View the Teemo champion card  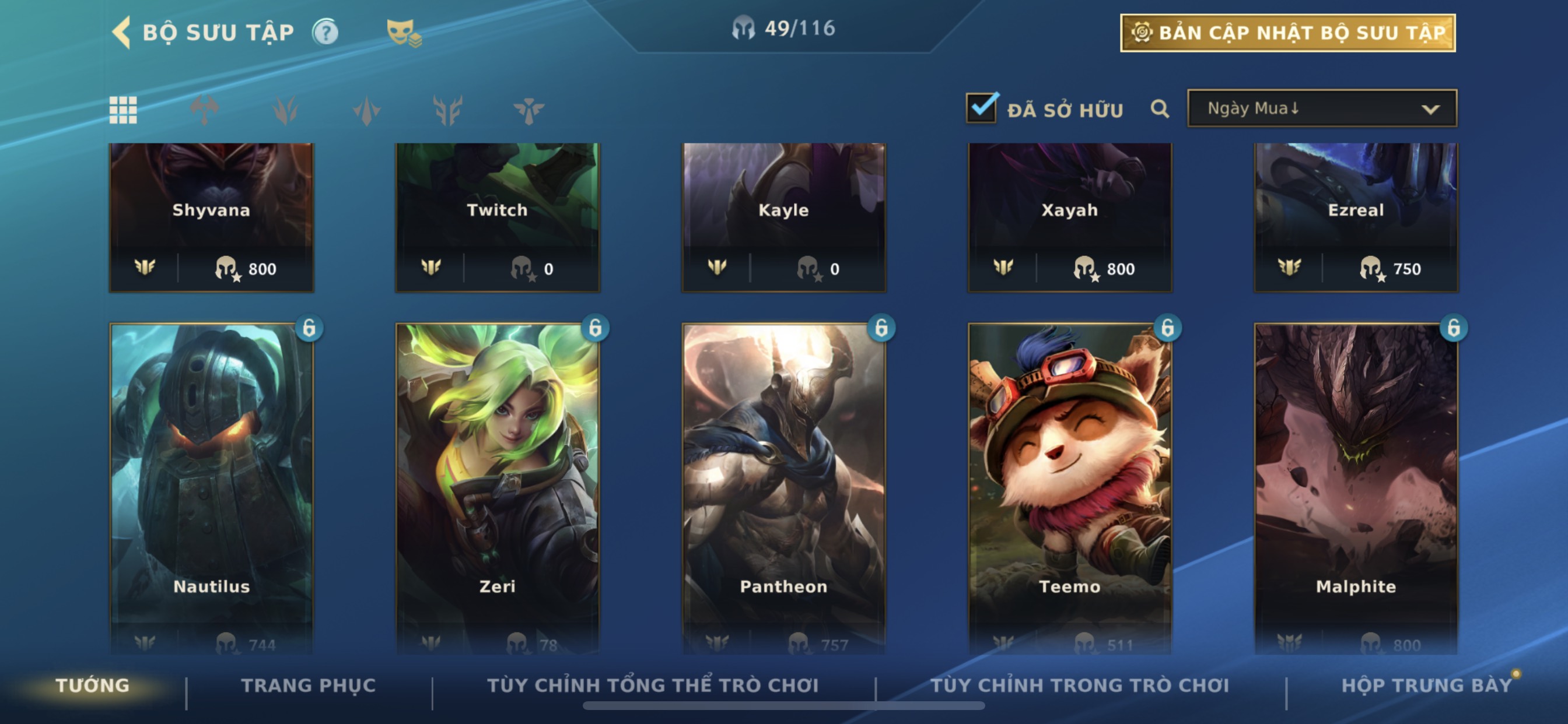coord(1069,481)
